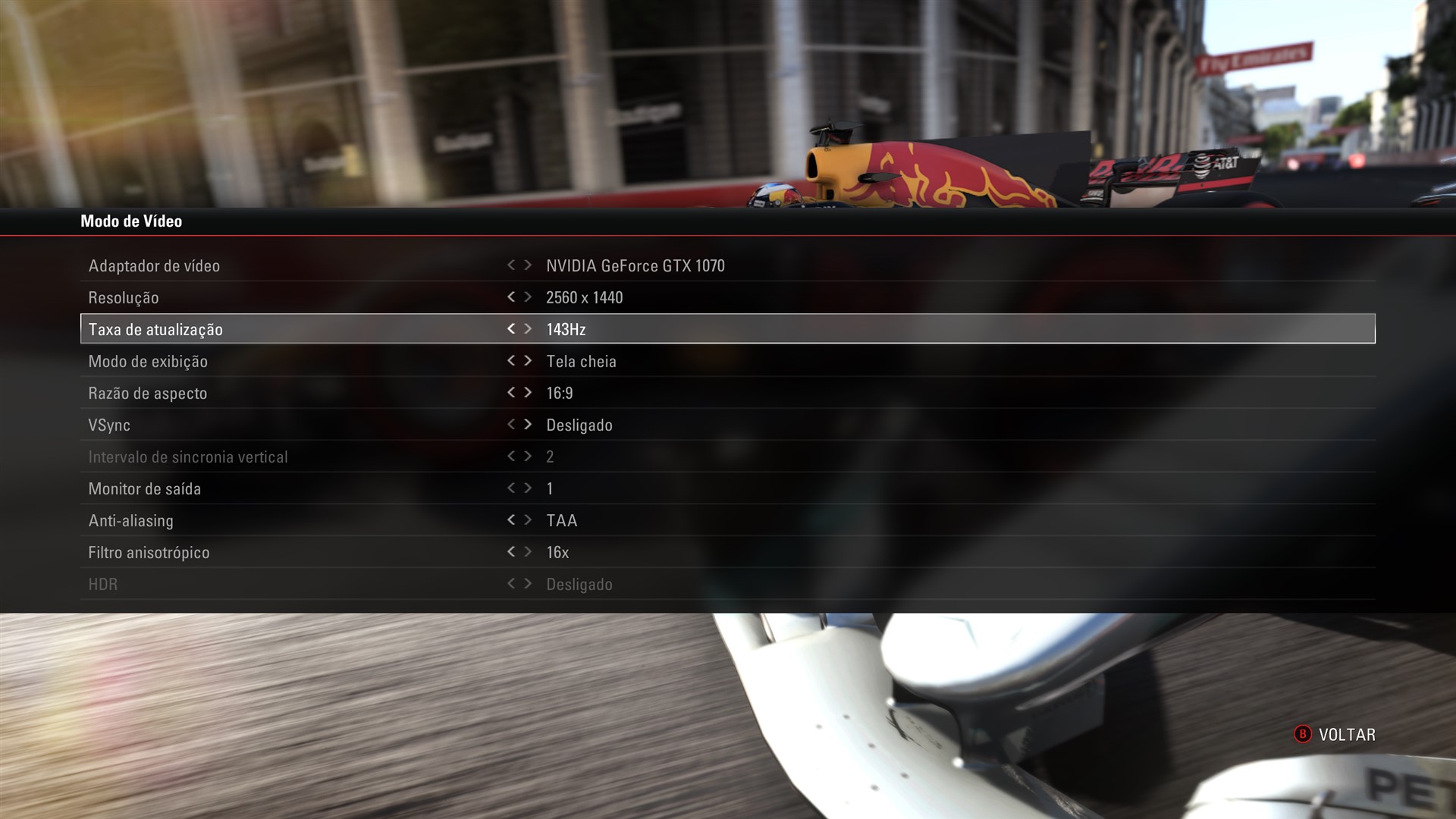
Task: Select the Modo de Vídeo header
Action: [132, 221]
